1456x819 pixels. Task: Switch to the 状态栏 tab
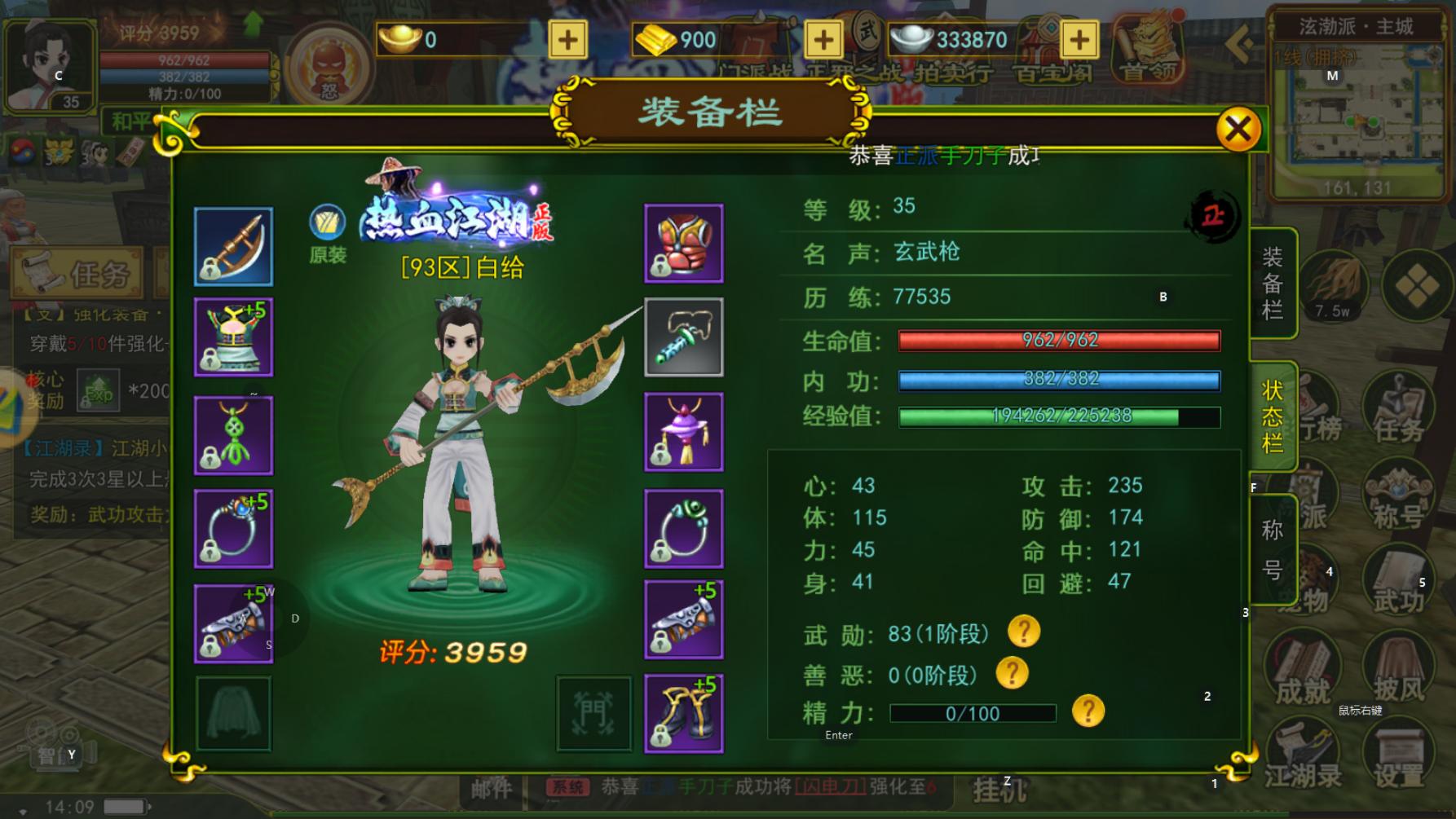tap(1273, 416)
